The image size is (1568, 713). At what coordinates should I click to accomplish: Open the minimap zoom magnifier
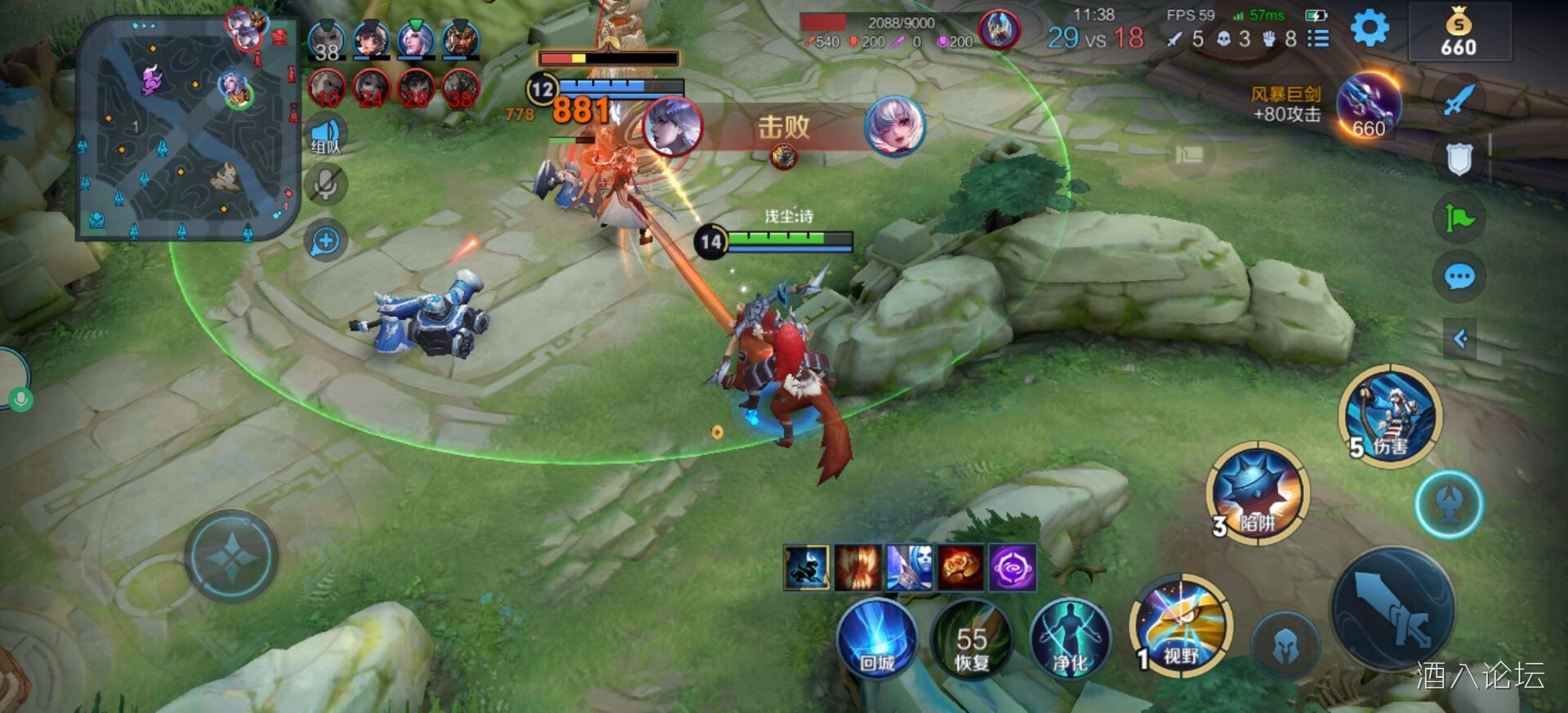(326, 238)
